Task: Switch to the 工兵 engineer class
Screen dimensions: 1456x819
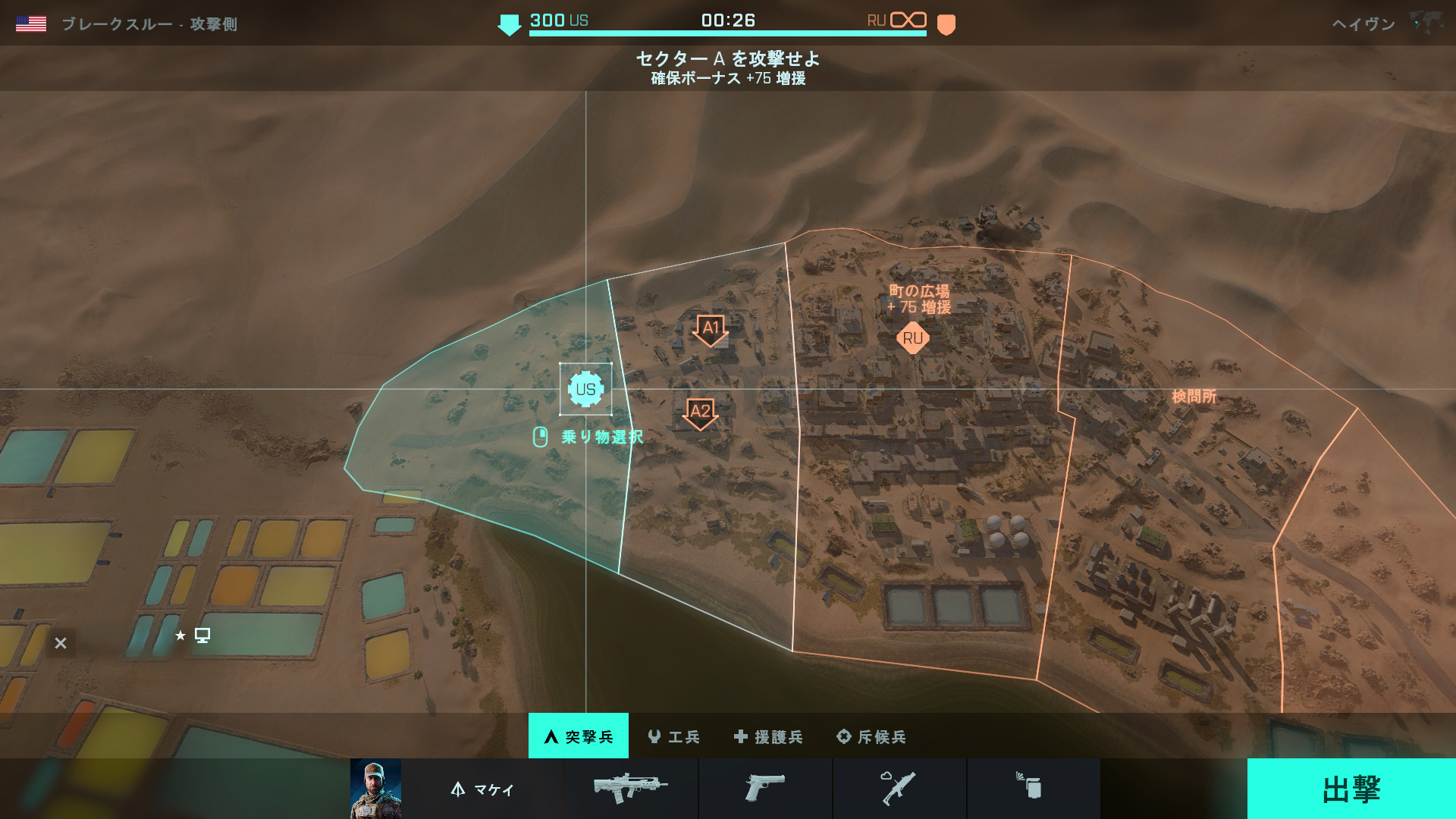Action: (674, 736)
